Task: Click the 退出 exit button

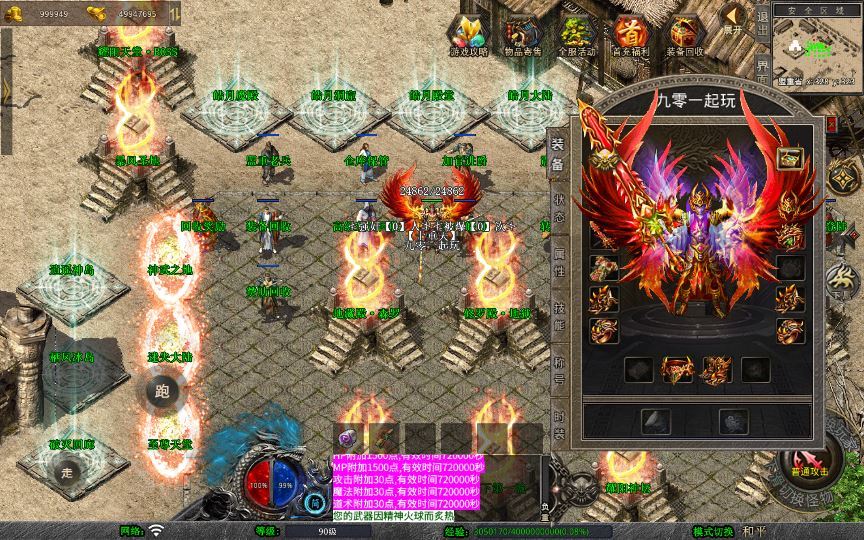Action: coord(763,27)
